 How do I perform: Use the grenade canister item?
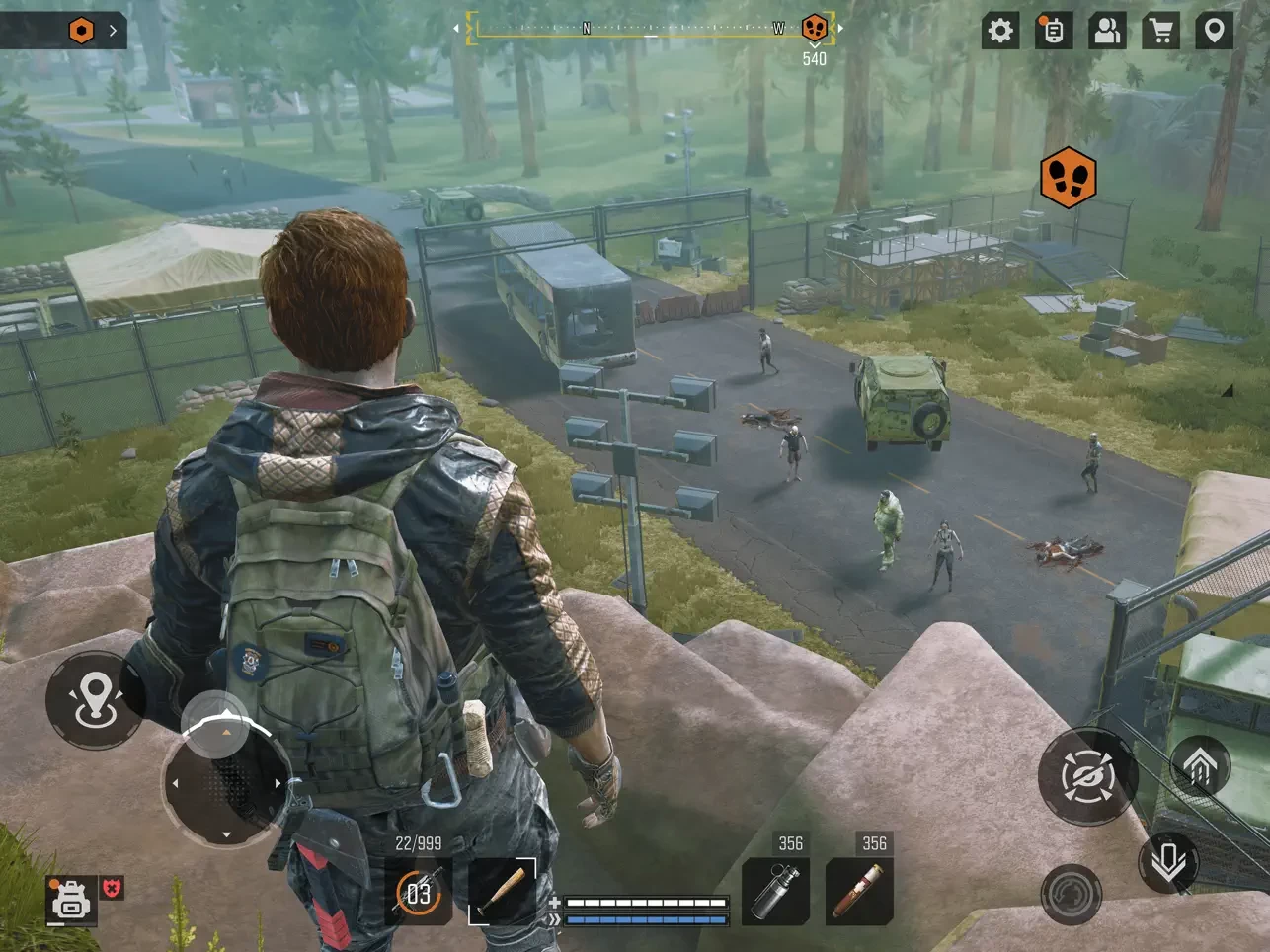pos(775,892)
